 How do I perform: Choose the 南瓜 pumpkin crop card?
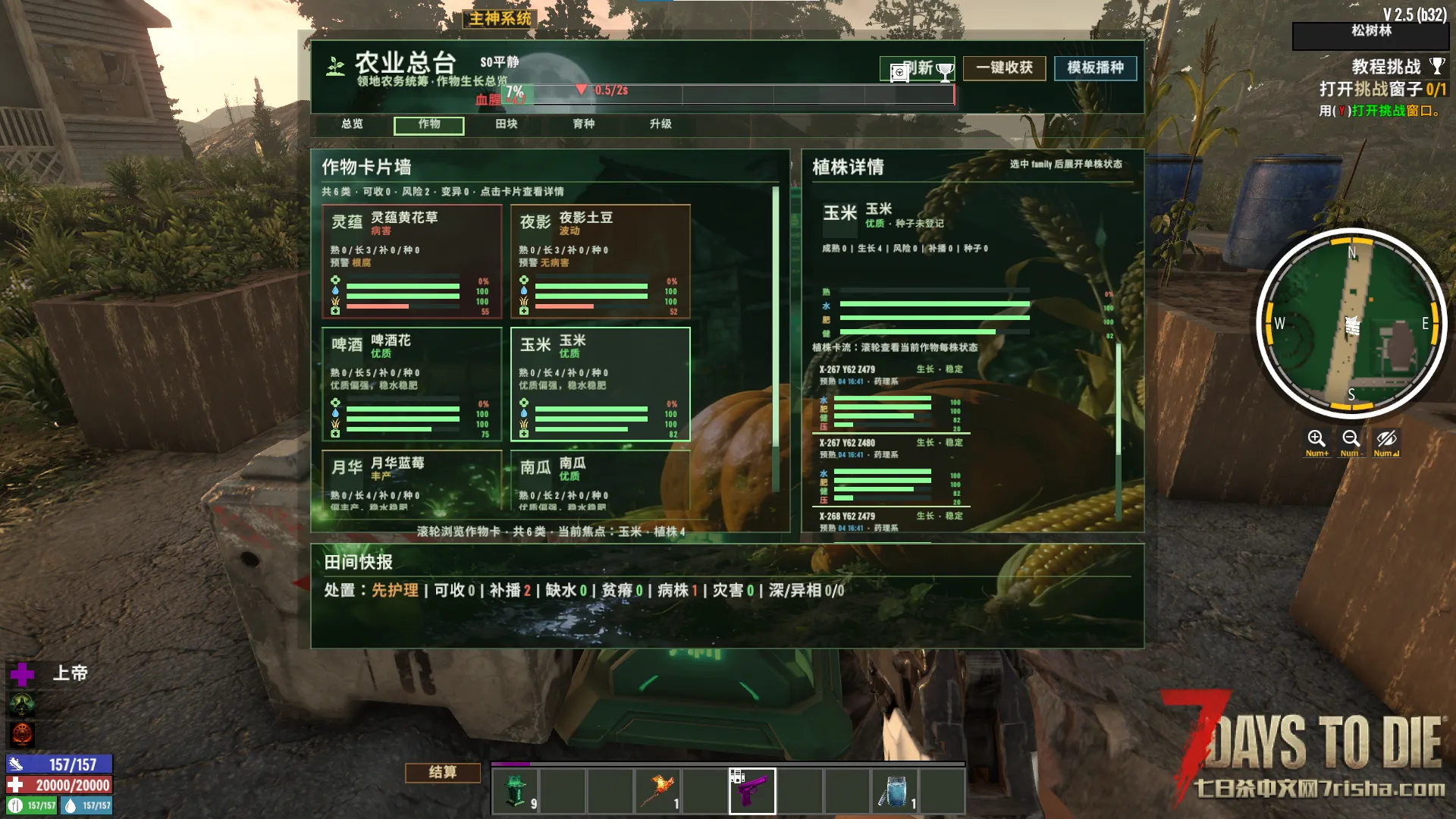click(x=601, y=481)
